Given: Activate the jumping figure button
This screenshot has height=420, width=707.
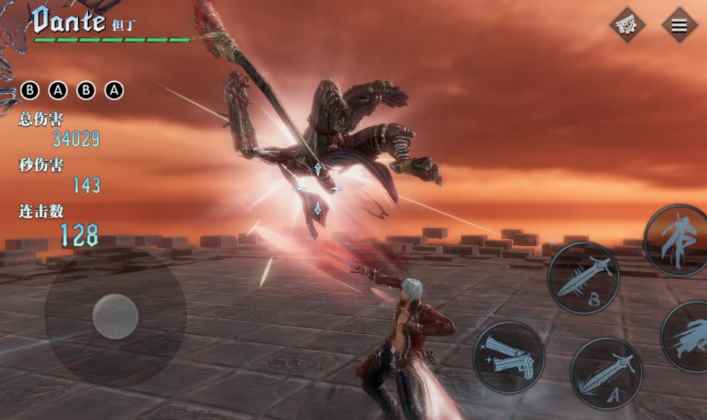Looking at the screenshot, I should (x=674, y=240).
